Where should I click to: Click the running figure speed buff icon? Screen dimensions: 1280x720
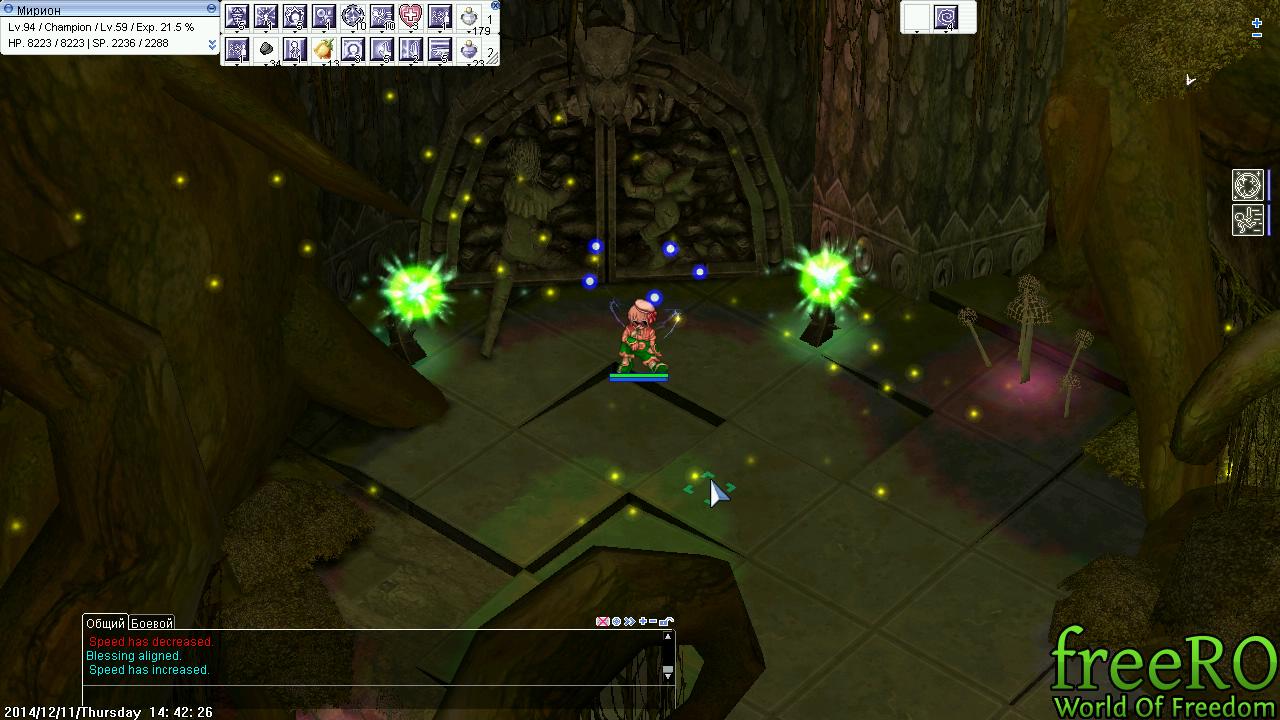pos(1248,220)
